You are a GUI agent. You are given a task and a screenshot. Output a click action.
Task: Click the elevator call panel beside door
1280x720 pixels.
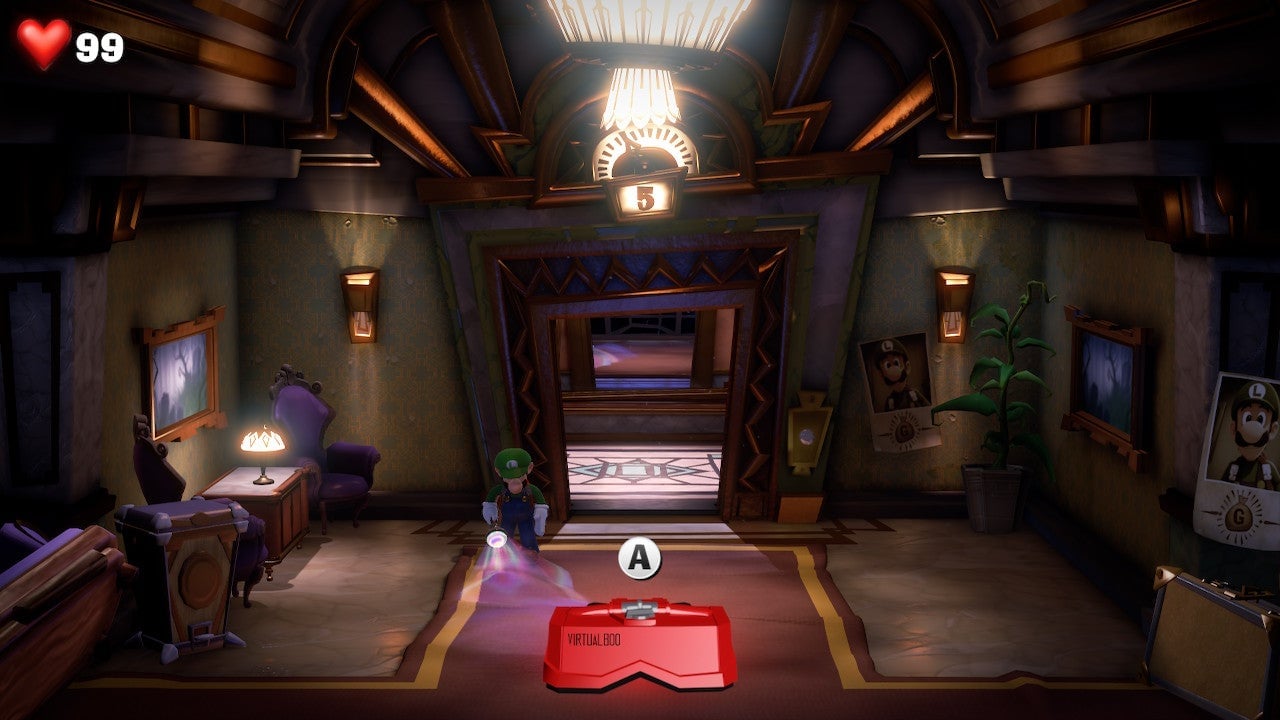806,437
